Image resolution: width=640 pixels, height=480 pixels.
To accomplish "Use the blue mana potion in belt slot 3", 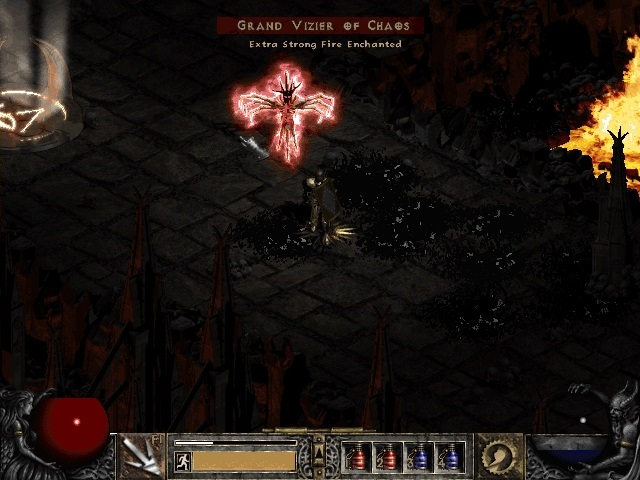I will [418, 457].
